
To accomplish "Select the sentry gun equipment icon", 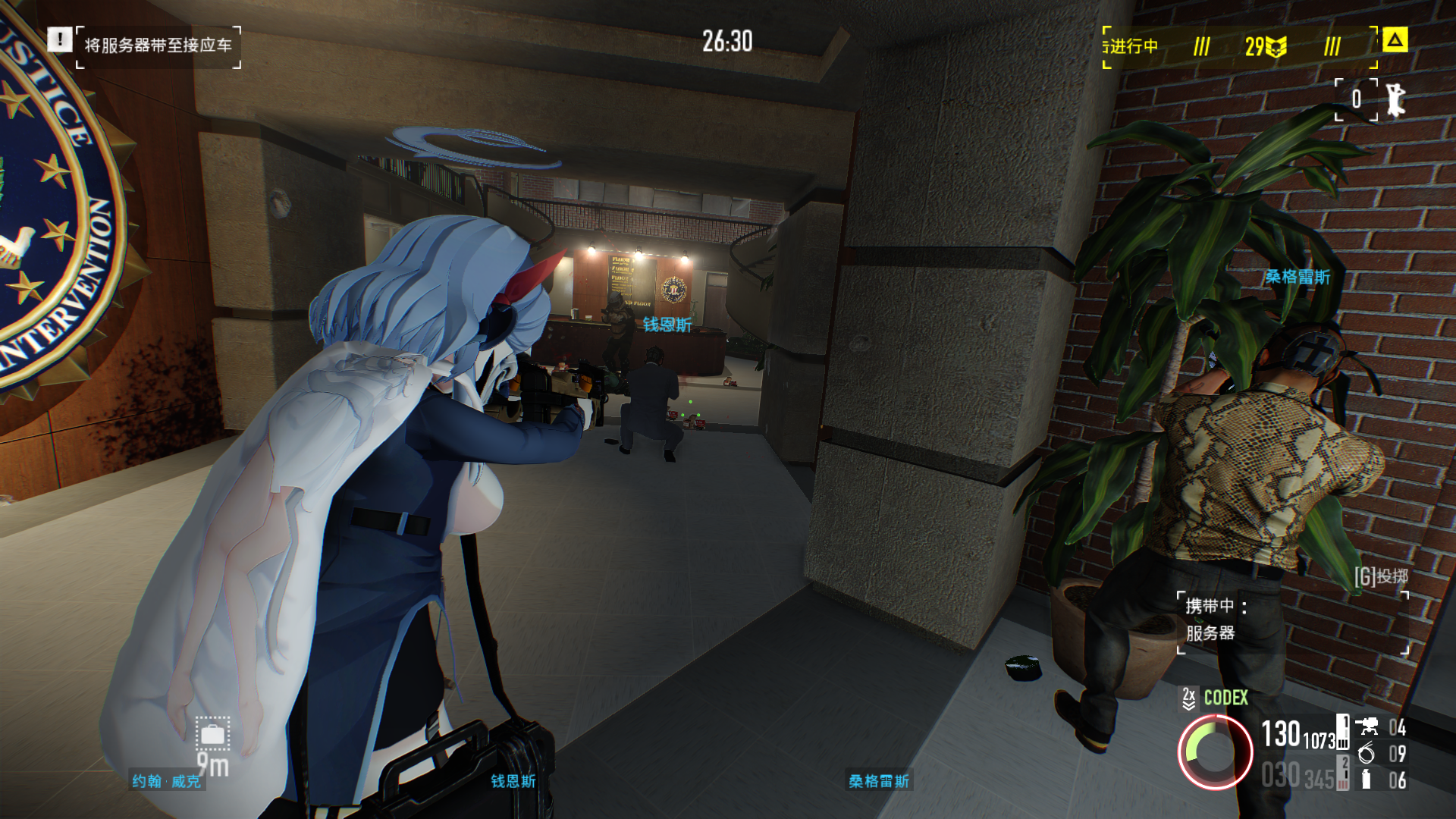I will [x=1367, y=727].
